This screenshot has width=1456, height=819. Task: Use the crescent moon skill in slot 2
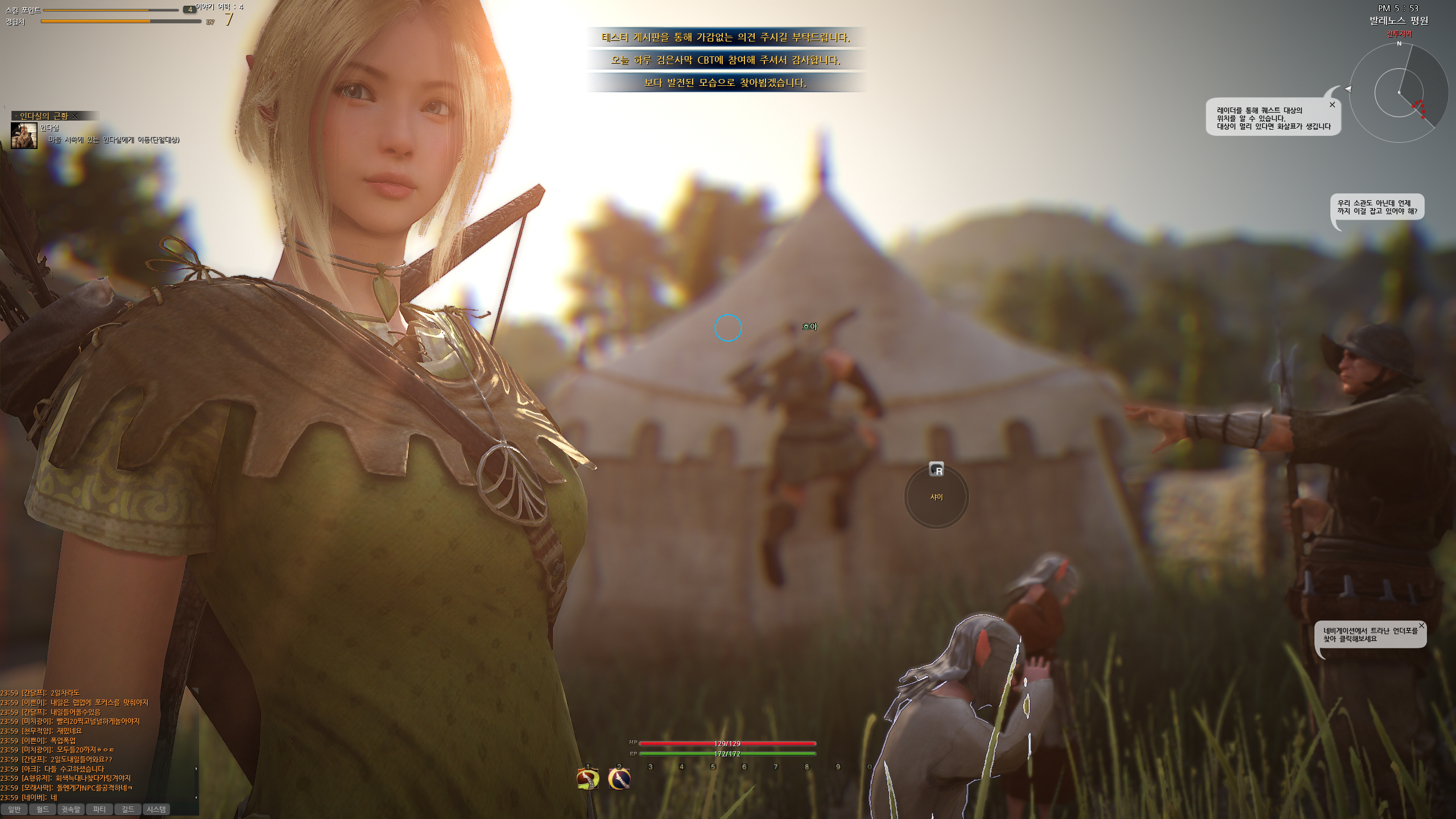pos(619,779)
